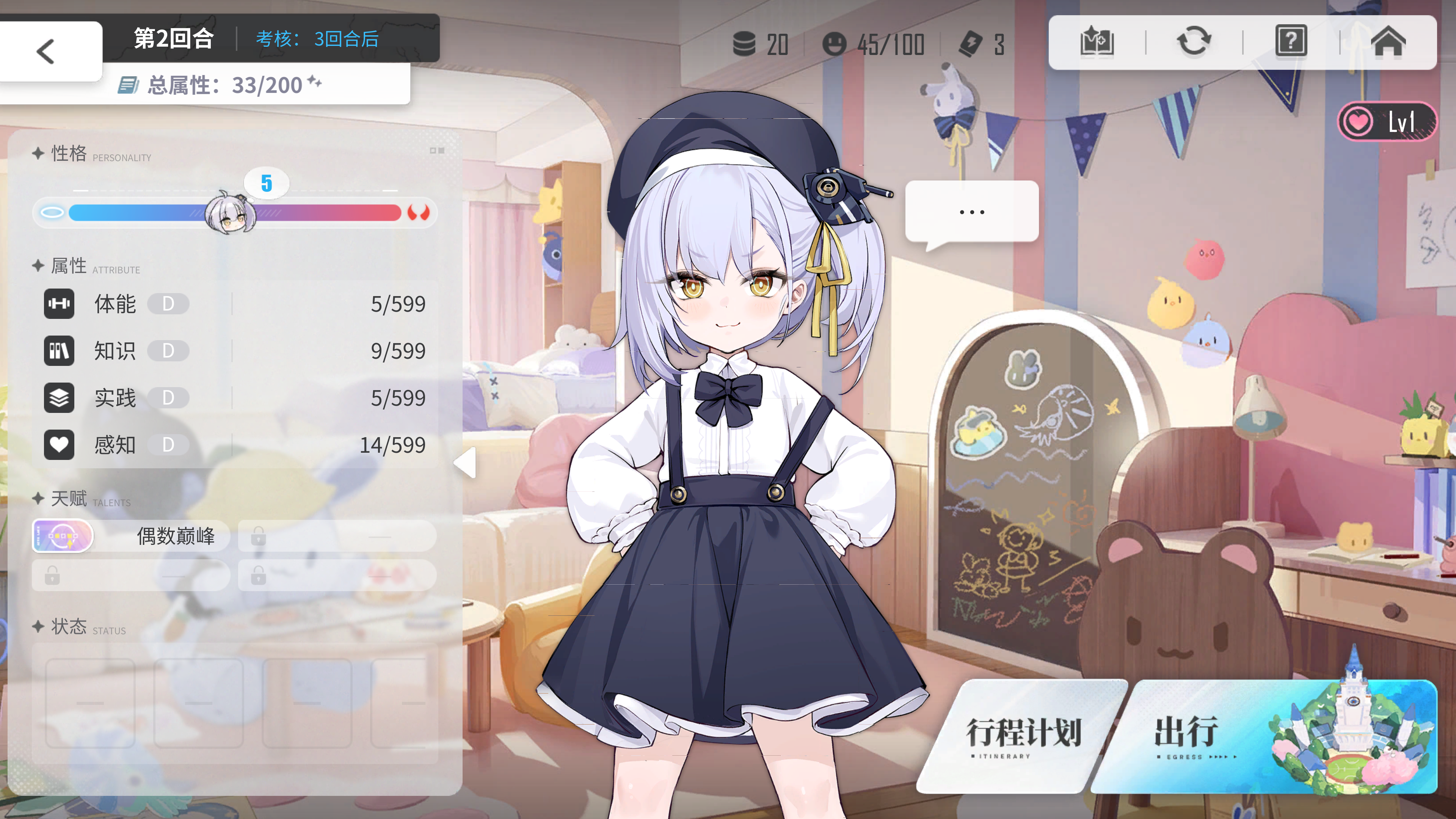Select the 知识 attribute row
This screenshot has height=819, width=1456.
tap(235, 351)
